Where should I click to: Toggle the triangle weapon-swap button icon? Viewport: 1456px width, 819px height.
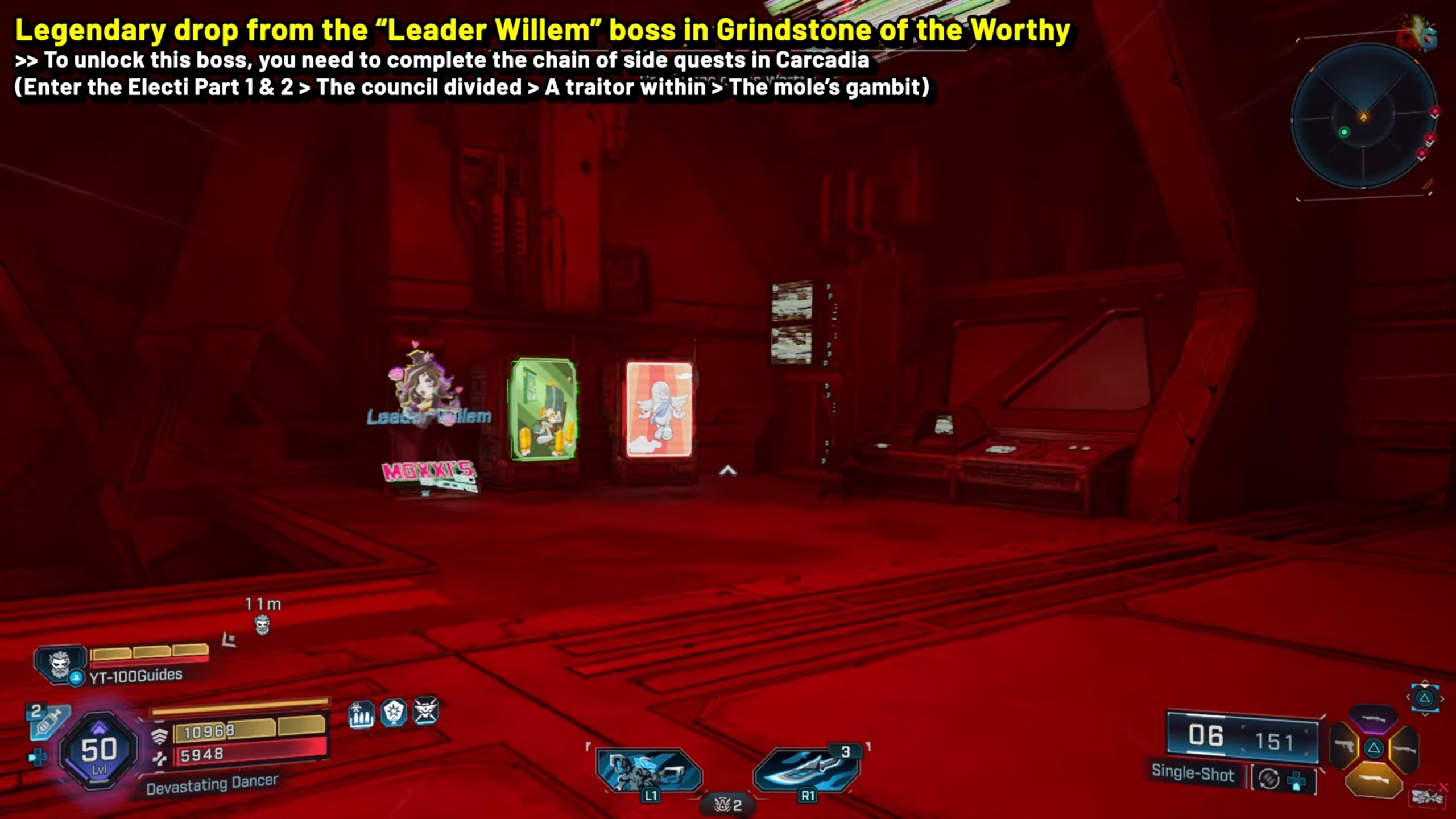pos(1426,699)
